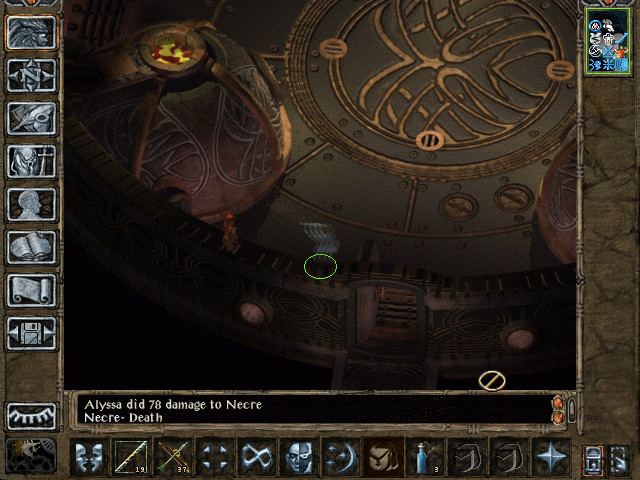Click the closed-eye rest button
The height and width of the screenshot is (480, 640).
tap(32, 415)
